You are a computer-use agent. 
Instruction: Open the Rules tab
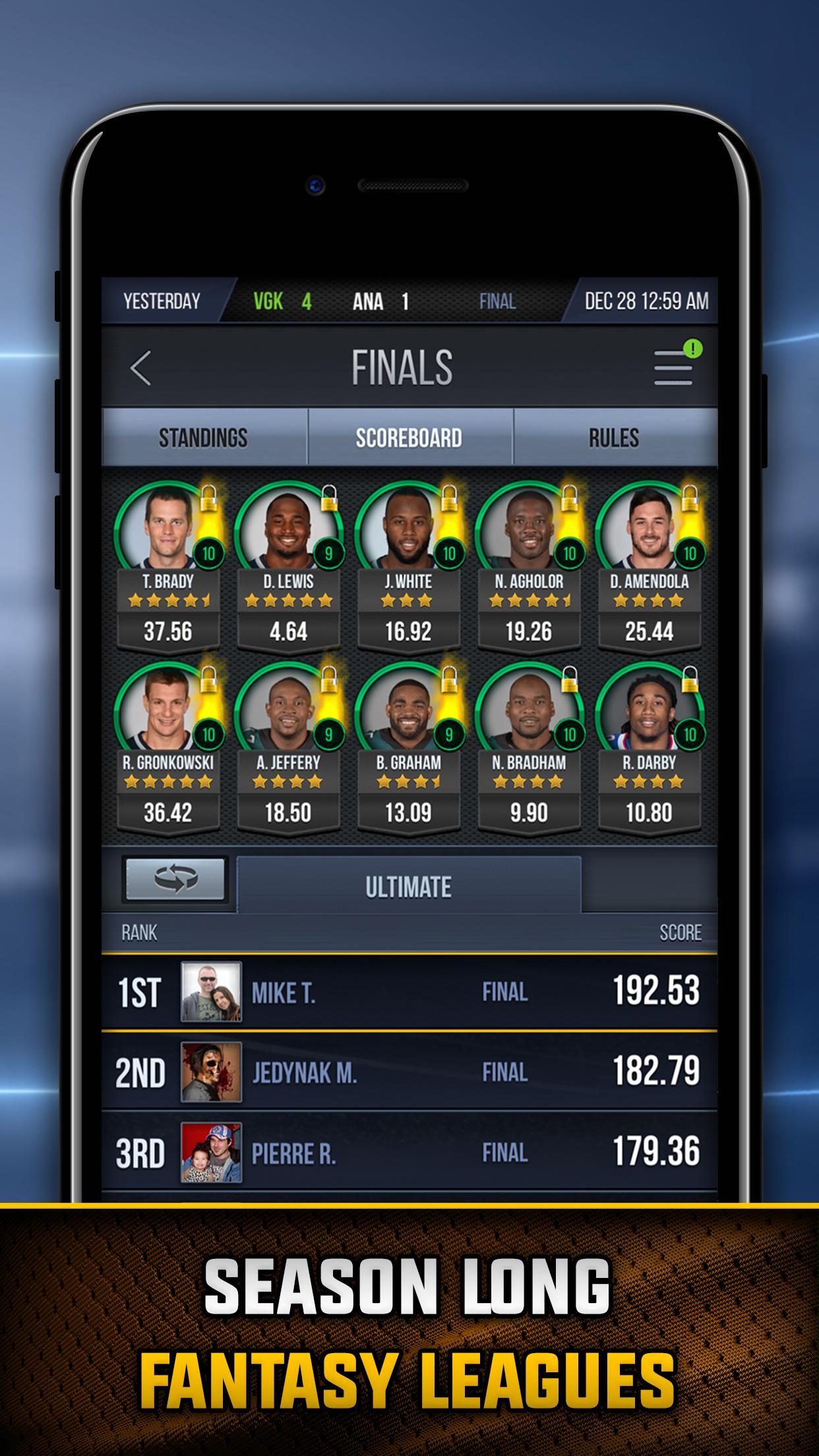click(614, 438)
